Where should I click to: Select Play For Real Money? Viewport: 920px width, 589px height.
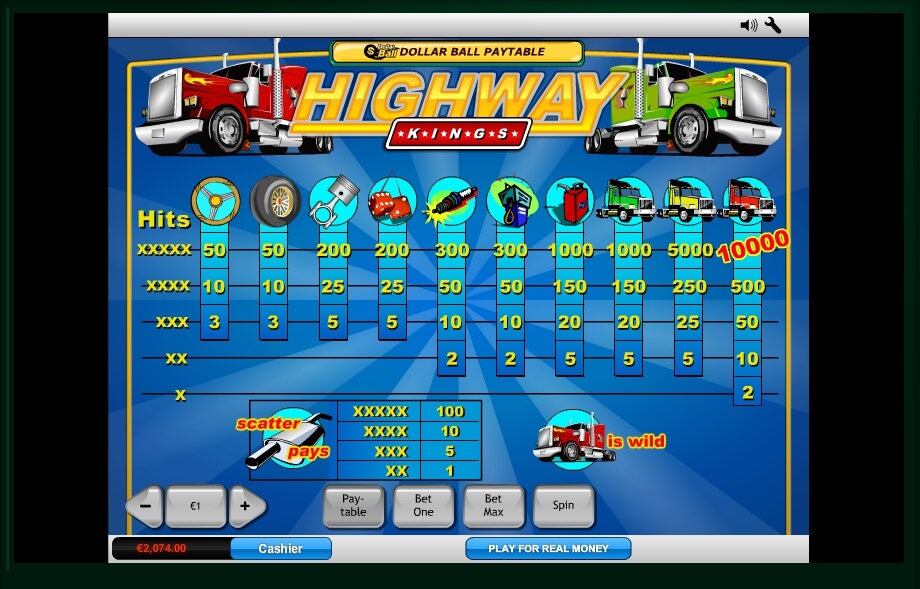[548, 548]
